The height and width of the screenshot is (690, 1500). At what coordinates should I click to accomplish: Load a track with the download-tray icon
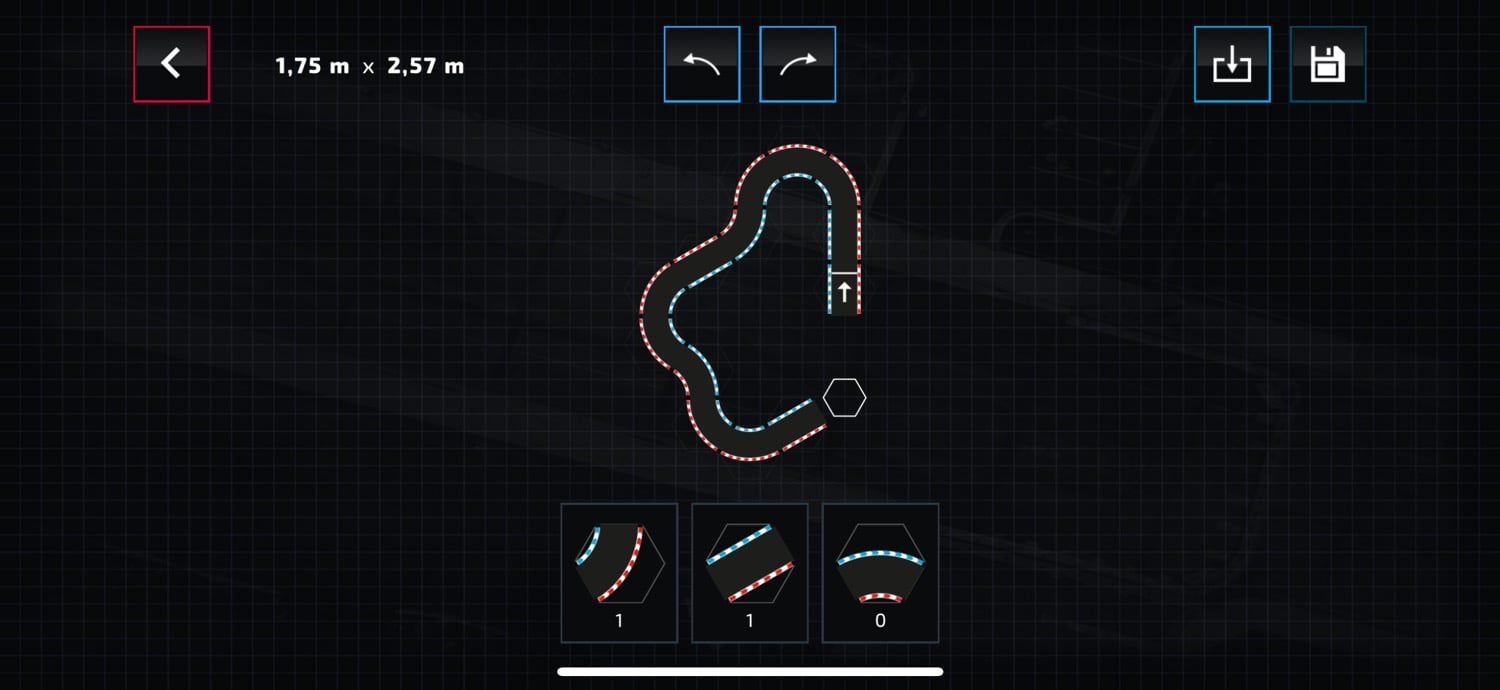click(1232, 64)
